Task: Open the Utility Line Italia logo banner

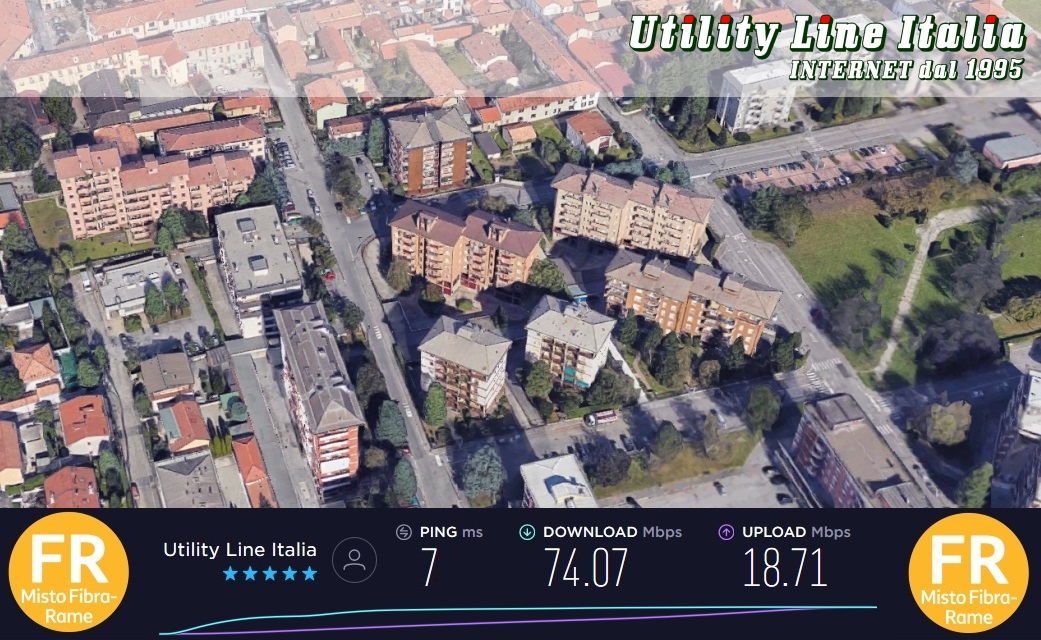Action: click(x=826, y=47)
